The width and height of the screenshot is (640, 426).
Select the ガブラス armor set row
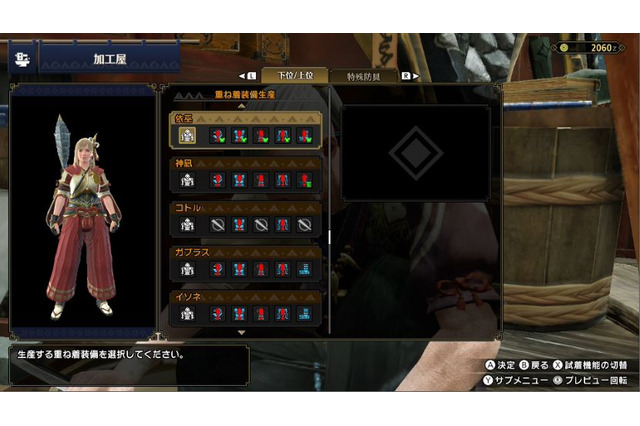tap(245, 262)
